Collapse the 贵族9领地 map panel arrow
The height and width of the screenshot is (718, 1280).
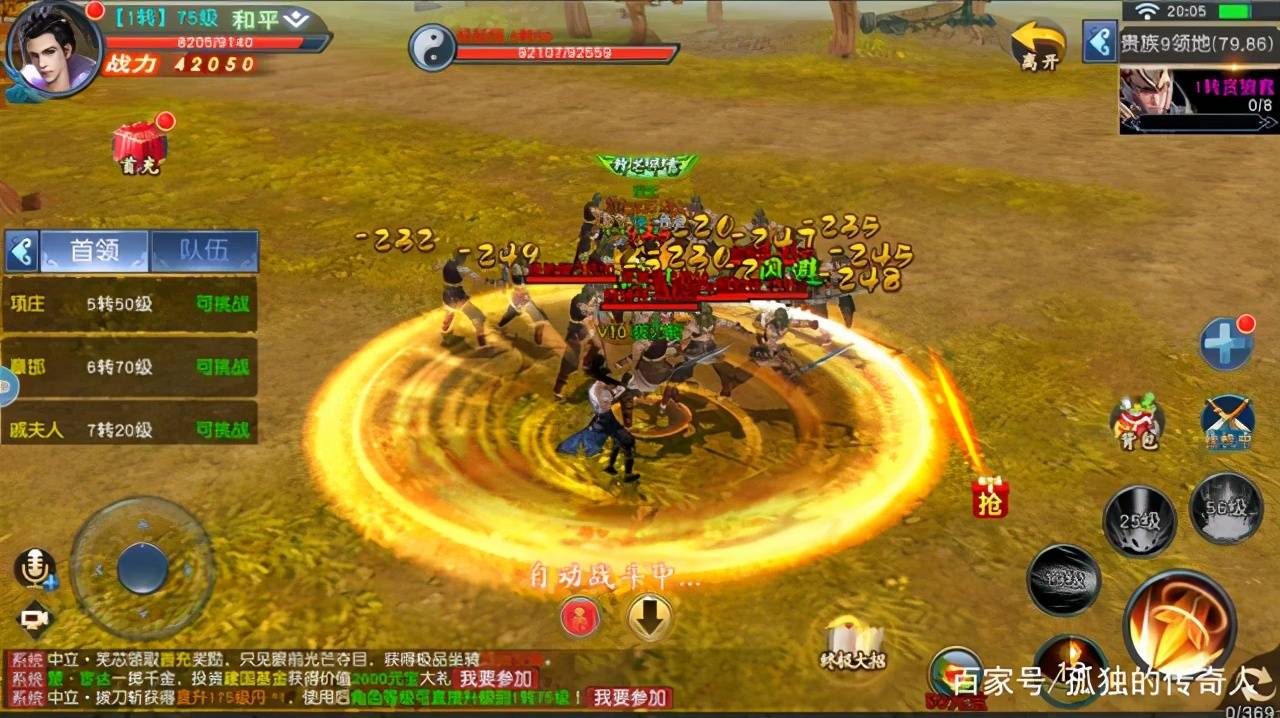pyautogui.click(x=1099, y=43)
